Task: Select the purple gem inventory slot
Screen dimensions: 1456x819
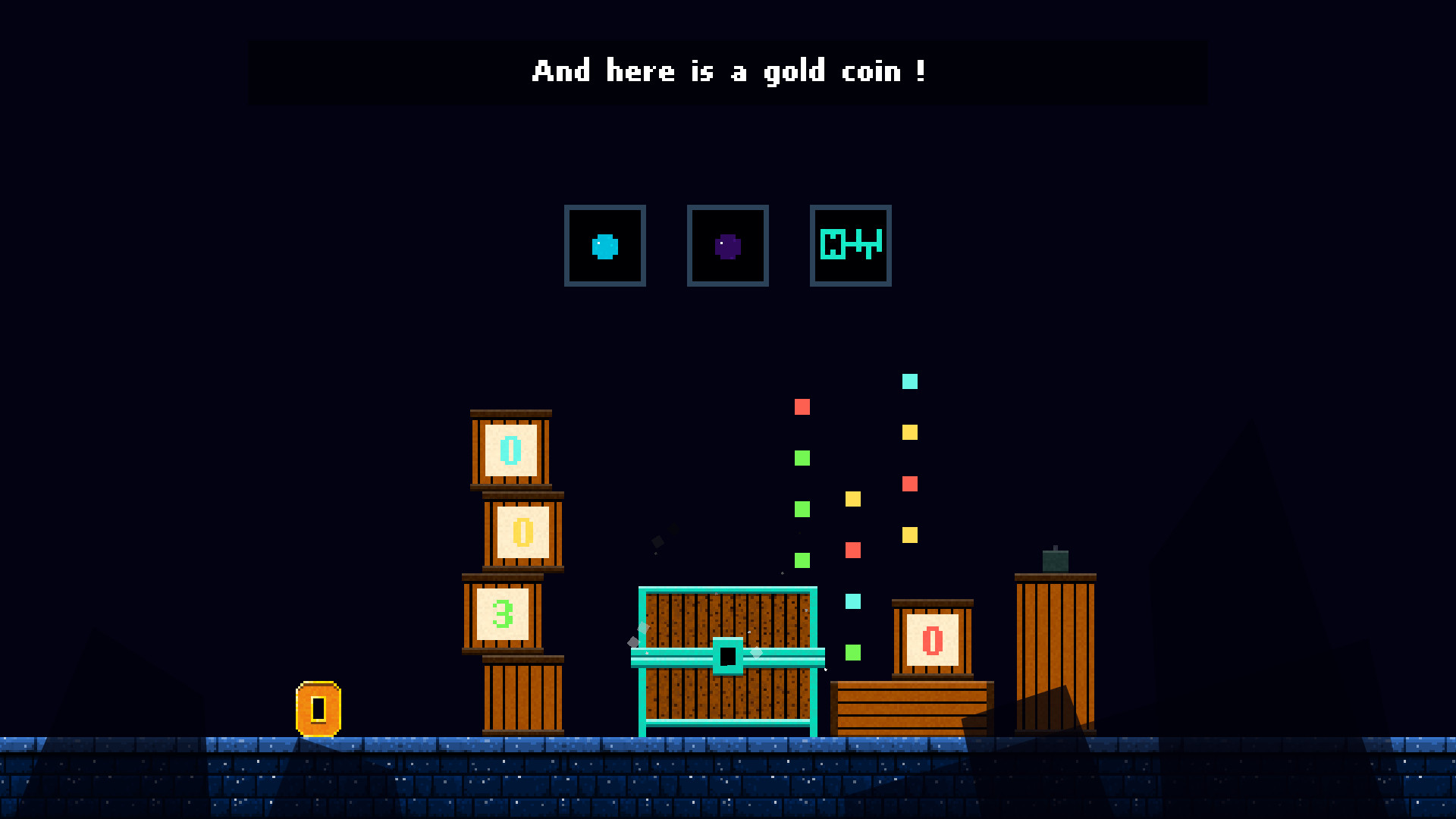Action: [x=727, y=246]
